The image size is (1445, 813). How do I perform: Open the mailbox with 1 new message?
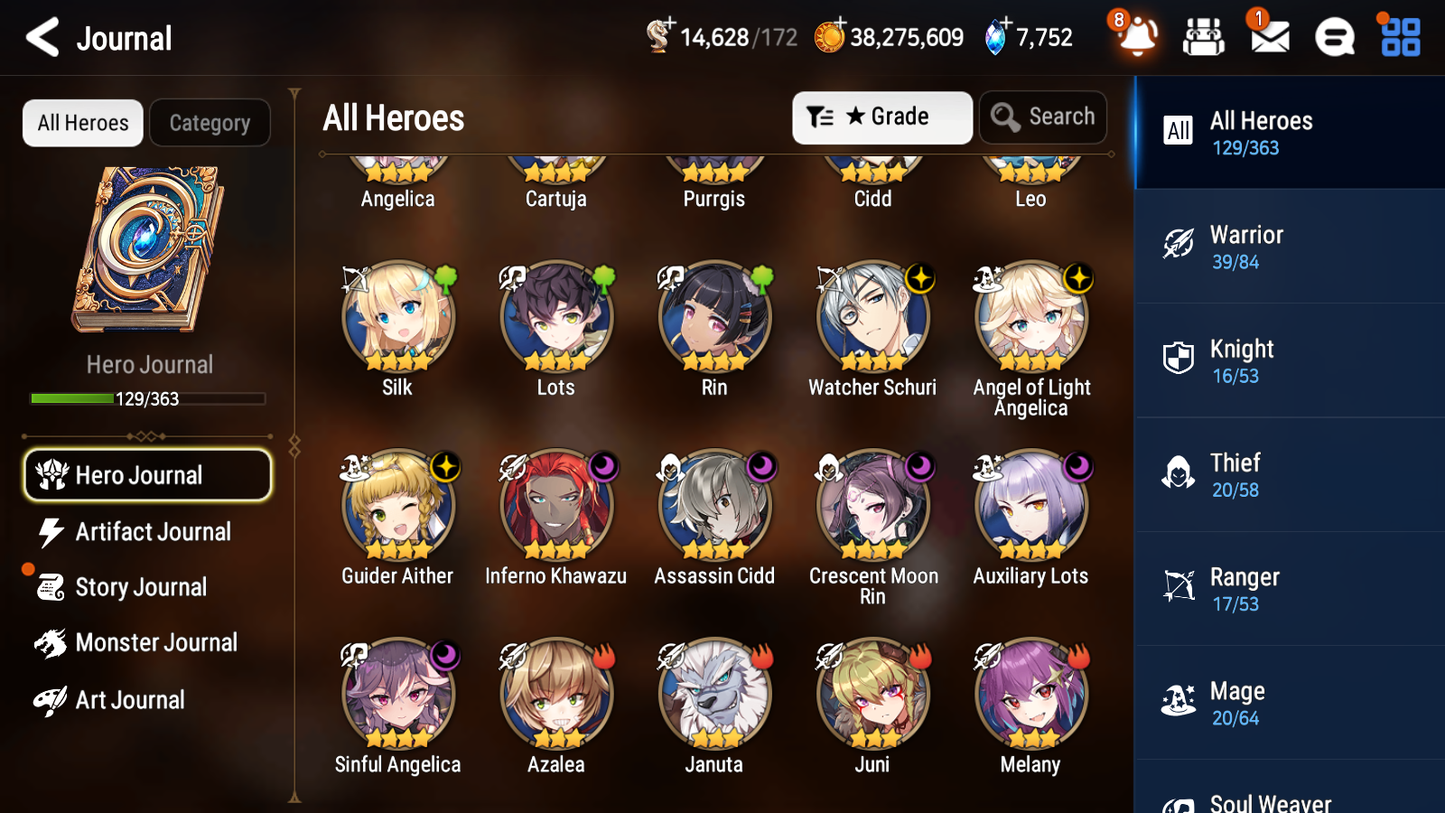coord(1268,36)
